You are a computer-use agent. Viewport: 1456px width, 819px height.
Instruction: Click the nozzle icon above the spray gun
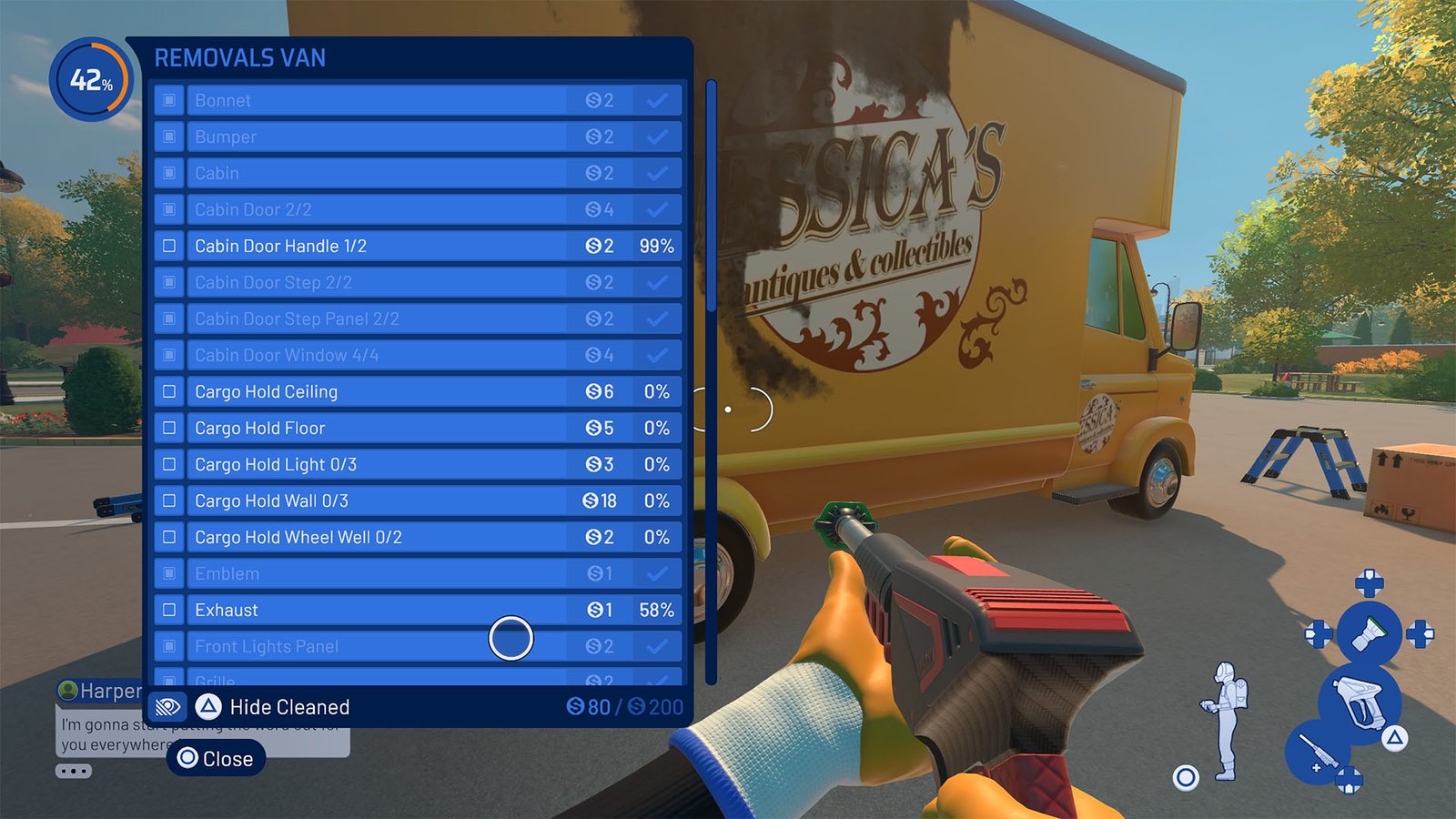coord(1369,633)
